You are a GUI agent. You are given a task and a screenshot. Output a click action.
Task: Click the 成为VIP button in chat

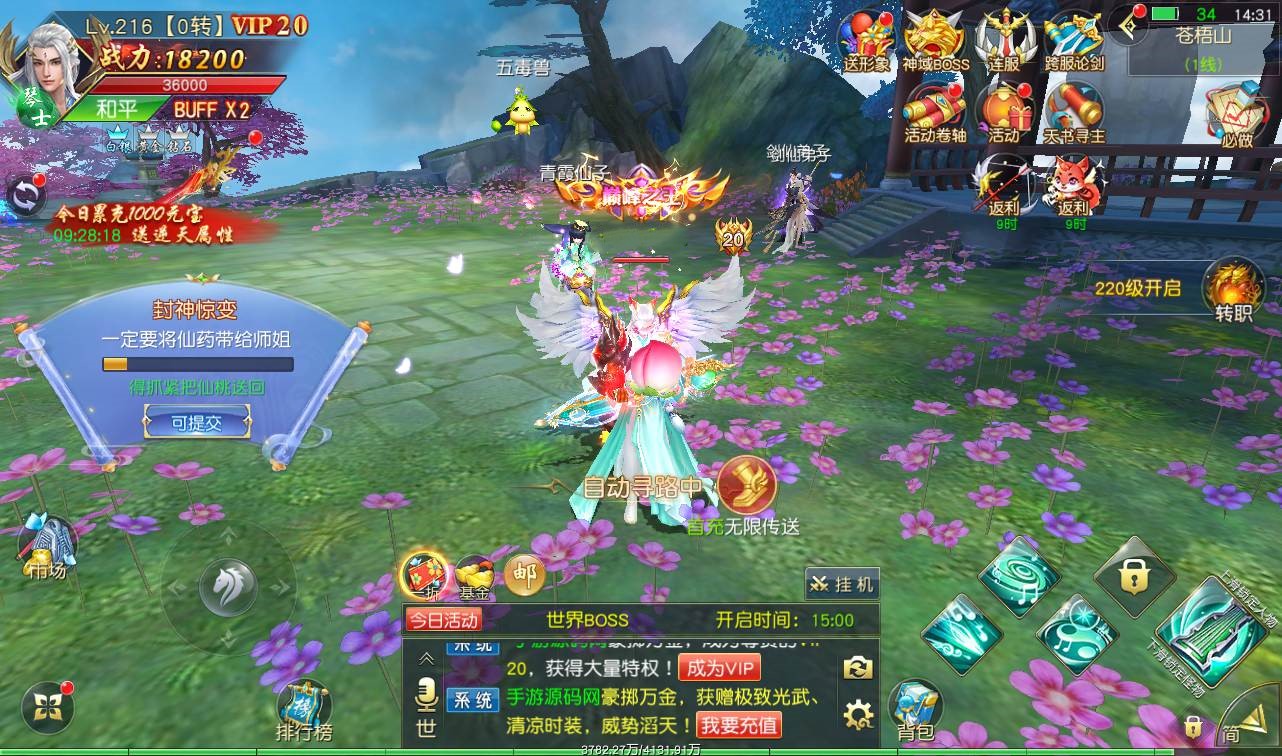pos(718,668)
